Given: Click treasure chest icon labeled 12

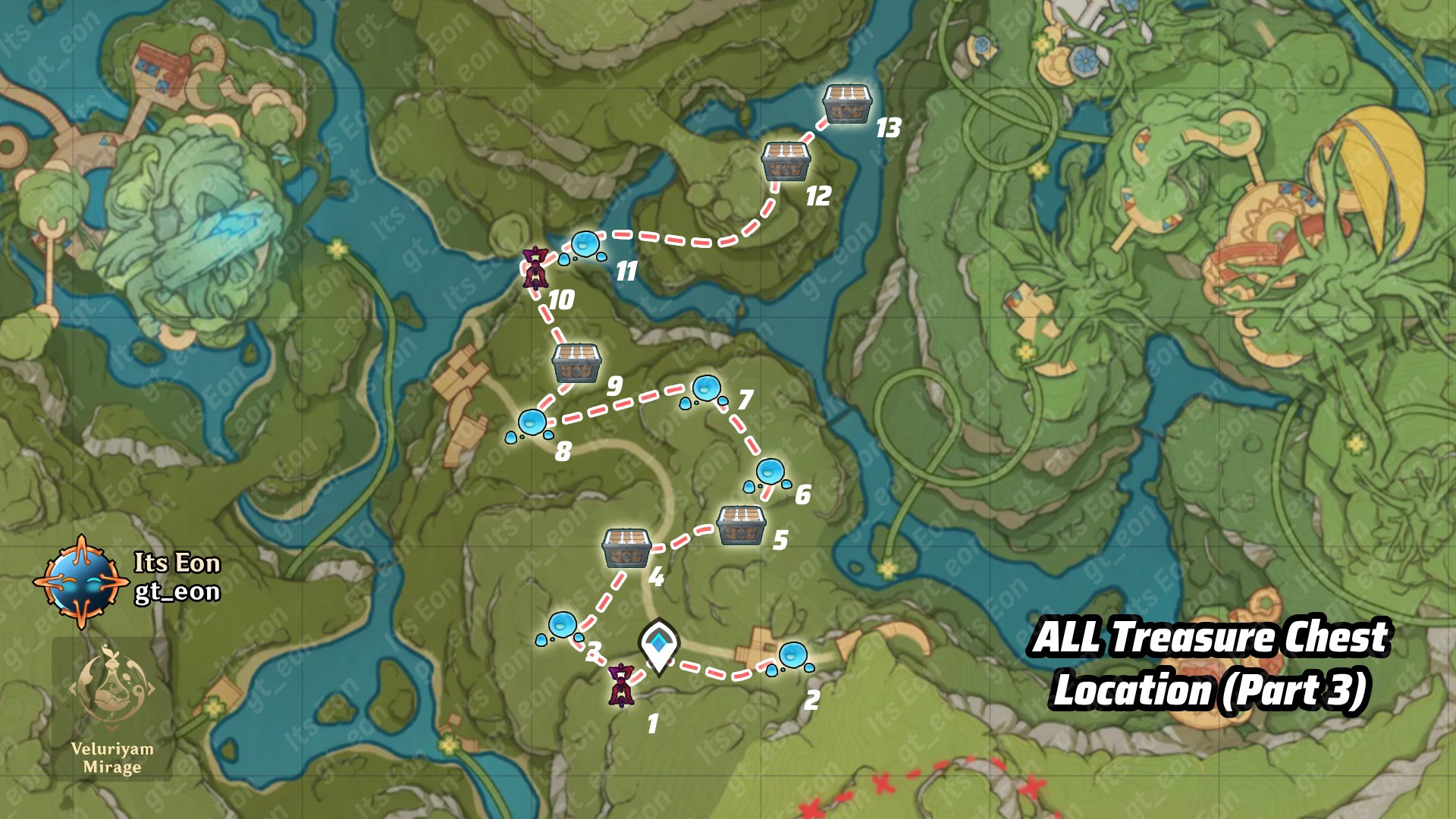Looking at the screenshot, I should [785, 162].
